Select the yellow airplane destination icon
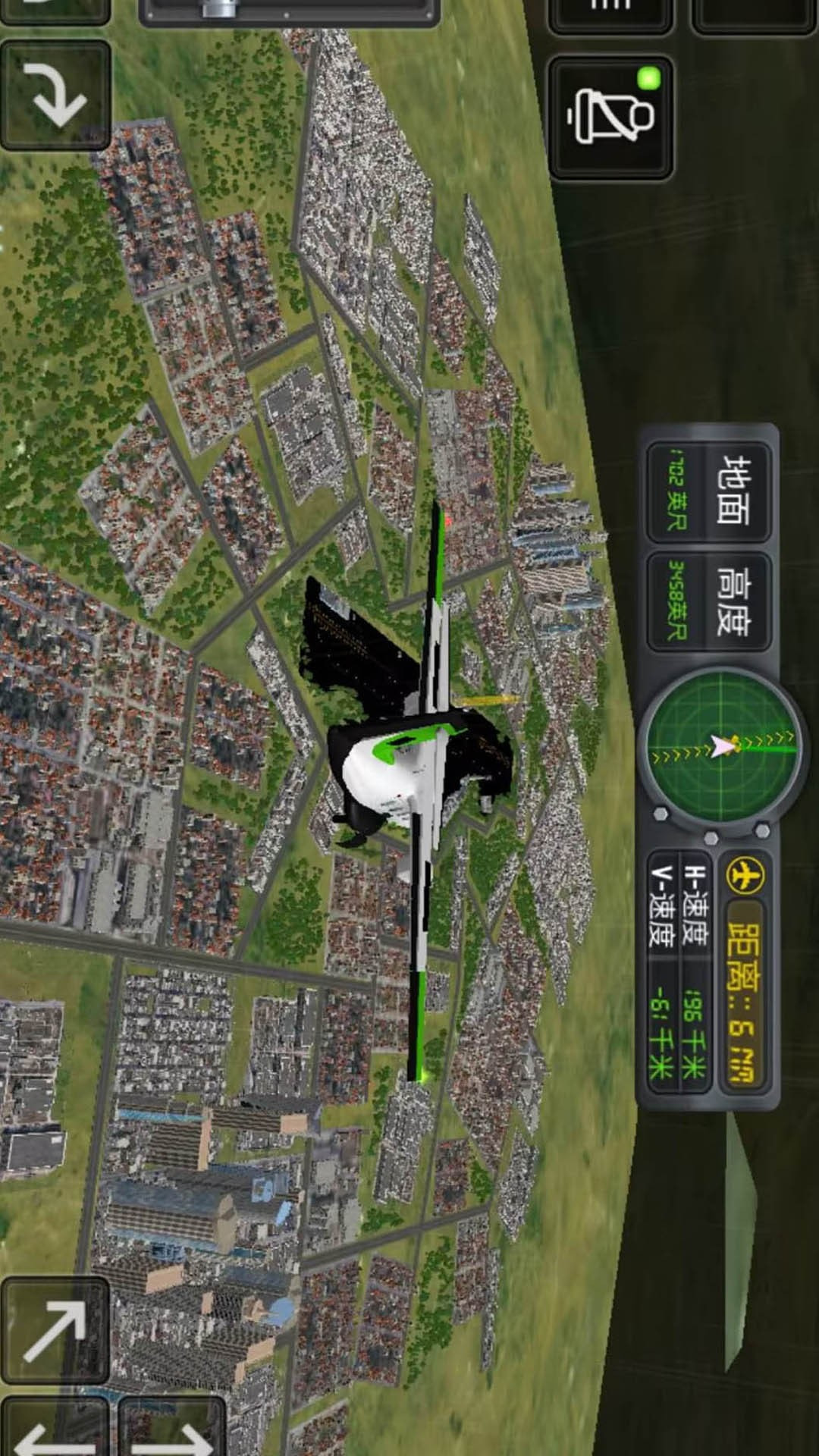819x1456 pixels. (x=745, y=876)
